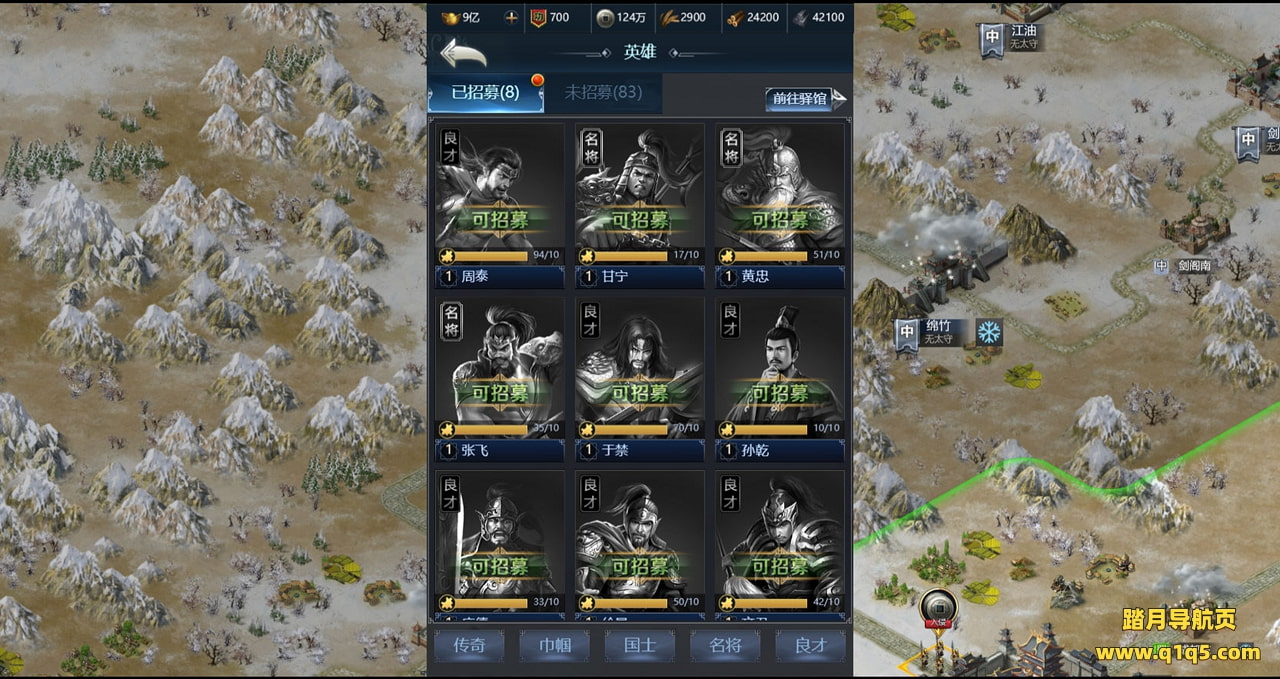Choose the 孙乾 hero card

(x=780, y=370)
